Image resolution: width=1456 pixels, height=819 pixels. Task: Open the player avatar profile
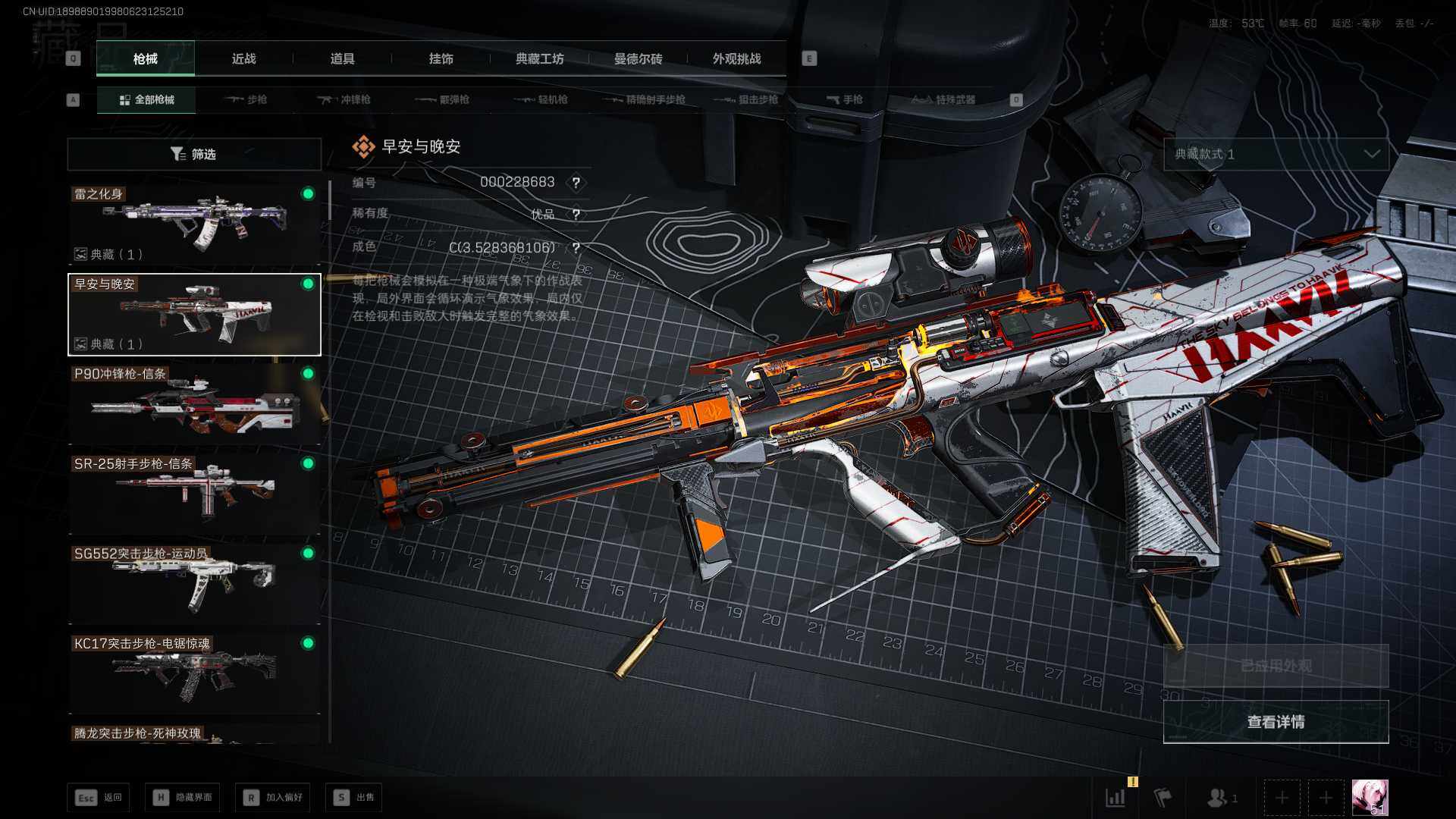pyautogui.click(x=1370, y=798)
